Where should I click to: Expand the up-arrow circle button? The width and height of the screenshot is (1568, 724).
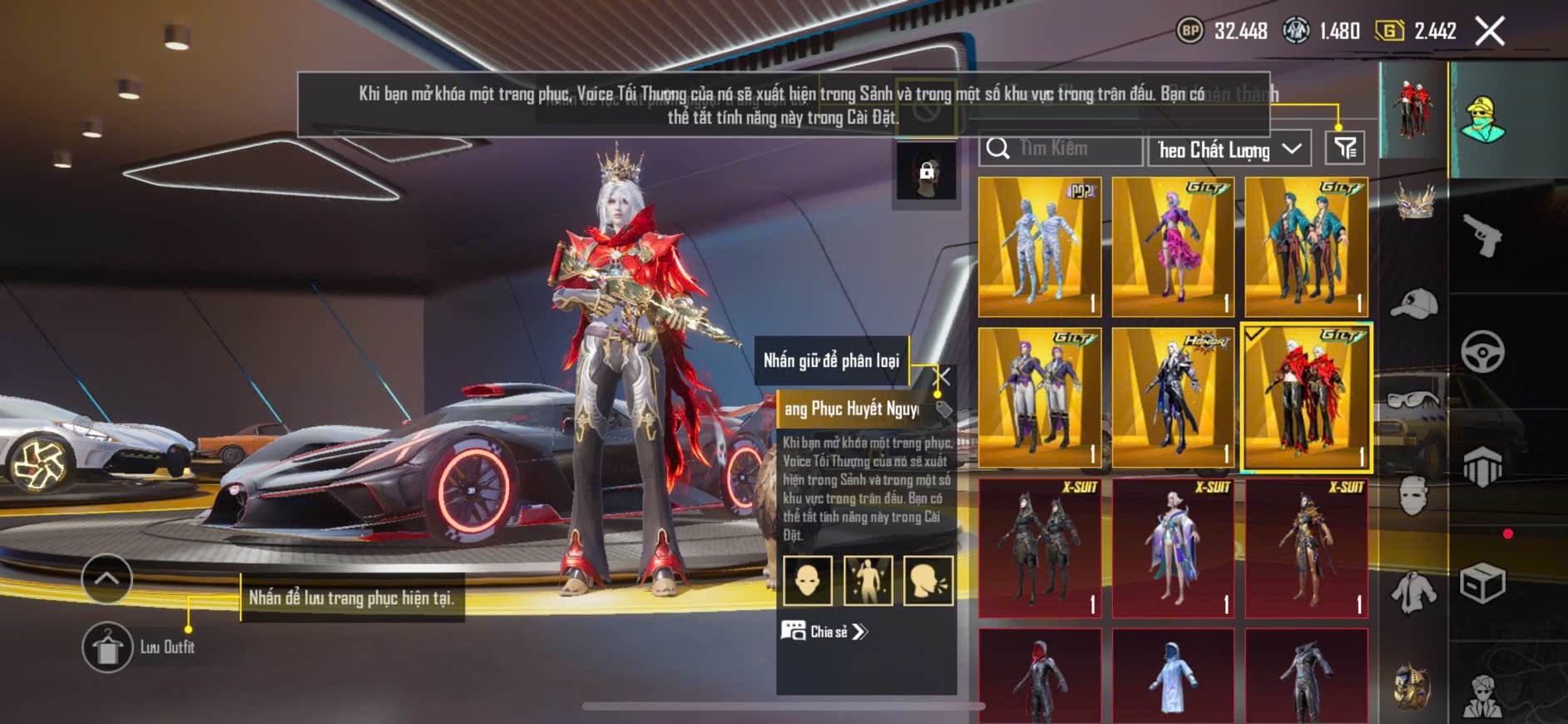106,578
